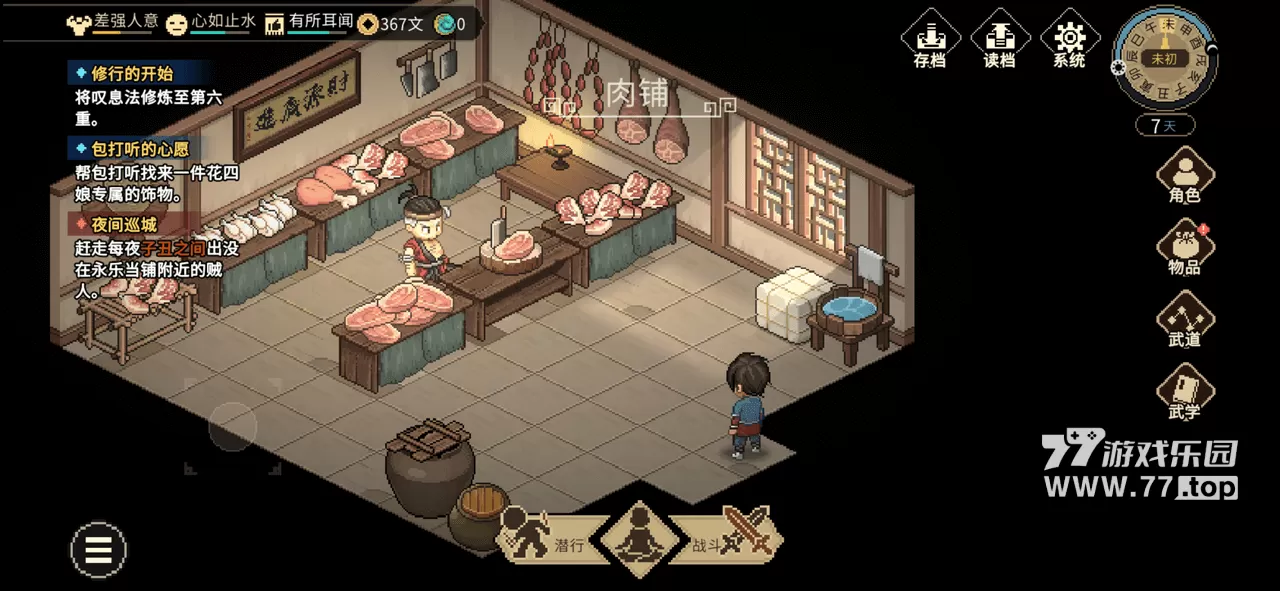Image resolution: width=1280 pixels, height=591 pixels.
Task: Tap the 心如止水 mood status
Action: 212,23
